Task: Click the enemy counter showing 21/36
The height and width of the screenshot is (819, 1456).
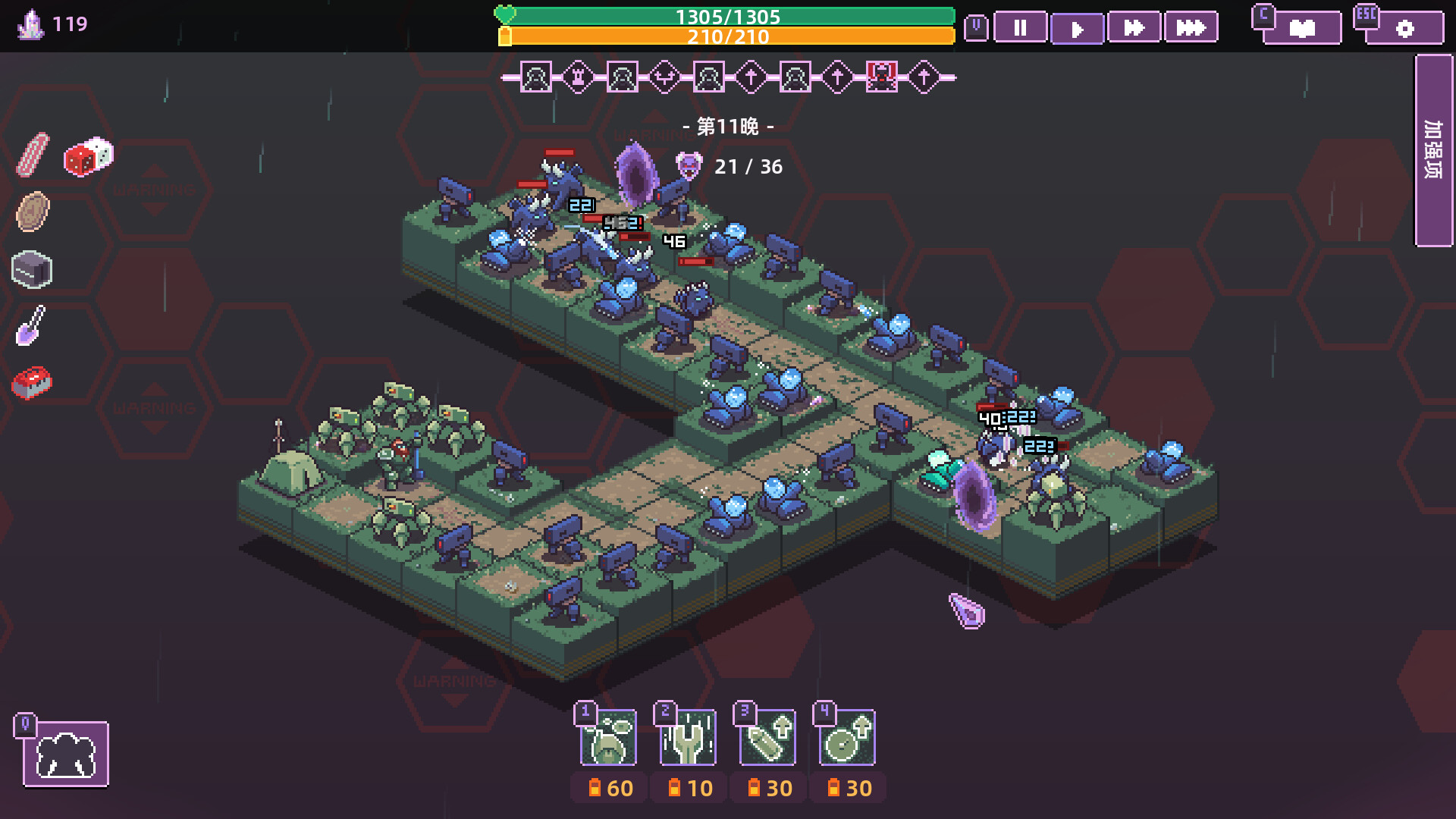Action: click(x=749, y=167)
